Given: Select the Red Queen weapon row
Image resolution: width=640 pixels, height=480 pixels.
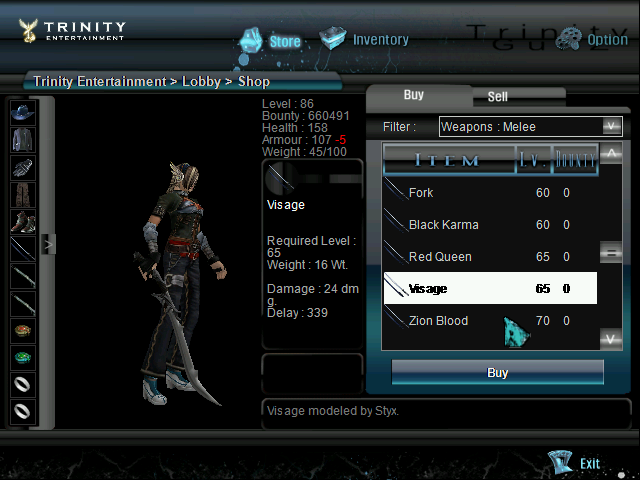Looking at the screenshot, I should click(490, 257).
